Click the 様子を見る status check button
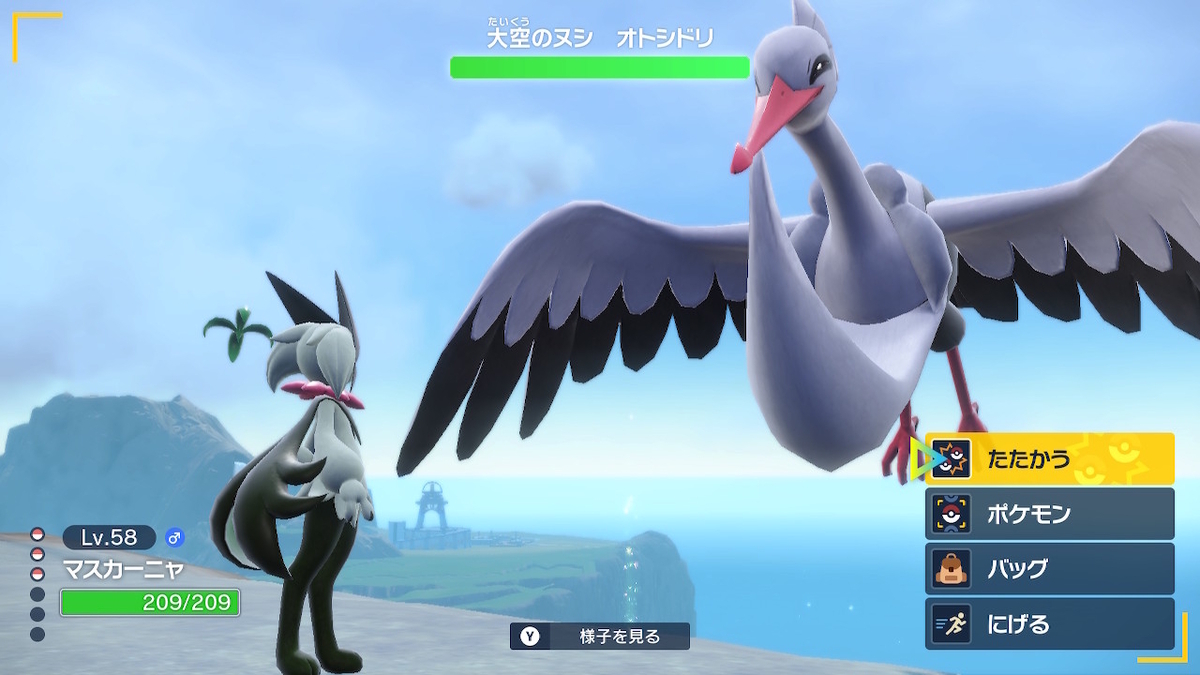 tap(600, 636)
